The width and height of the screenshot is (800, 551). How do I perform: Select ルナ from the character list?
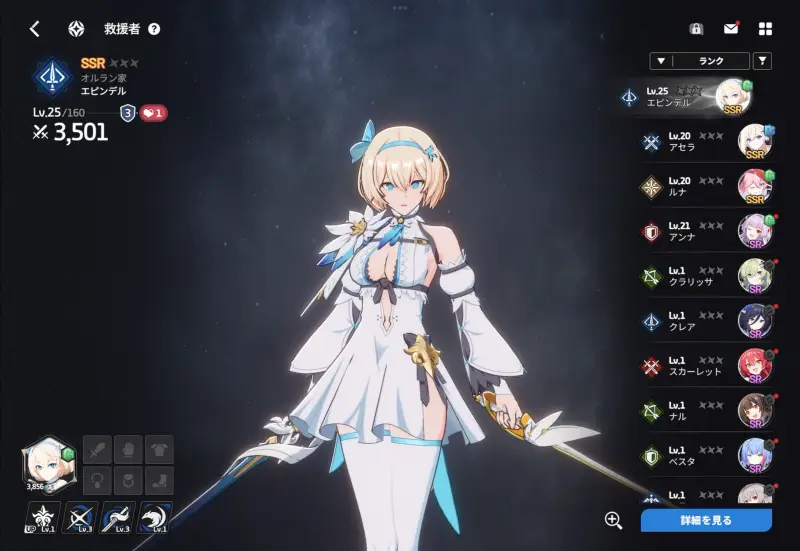(x=700, y=187)
